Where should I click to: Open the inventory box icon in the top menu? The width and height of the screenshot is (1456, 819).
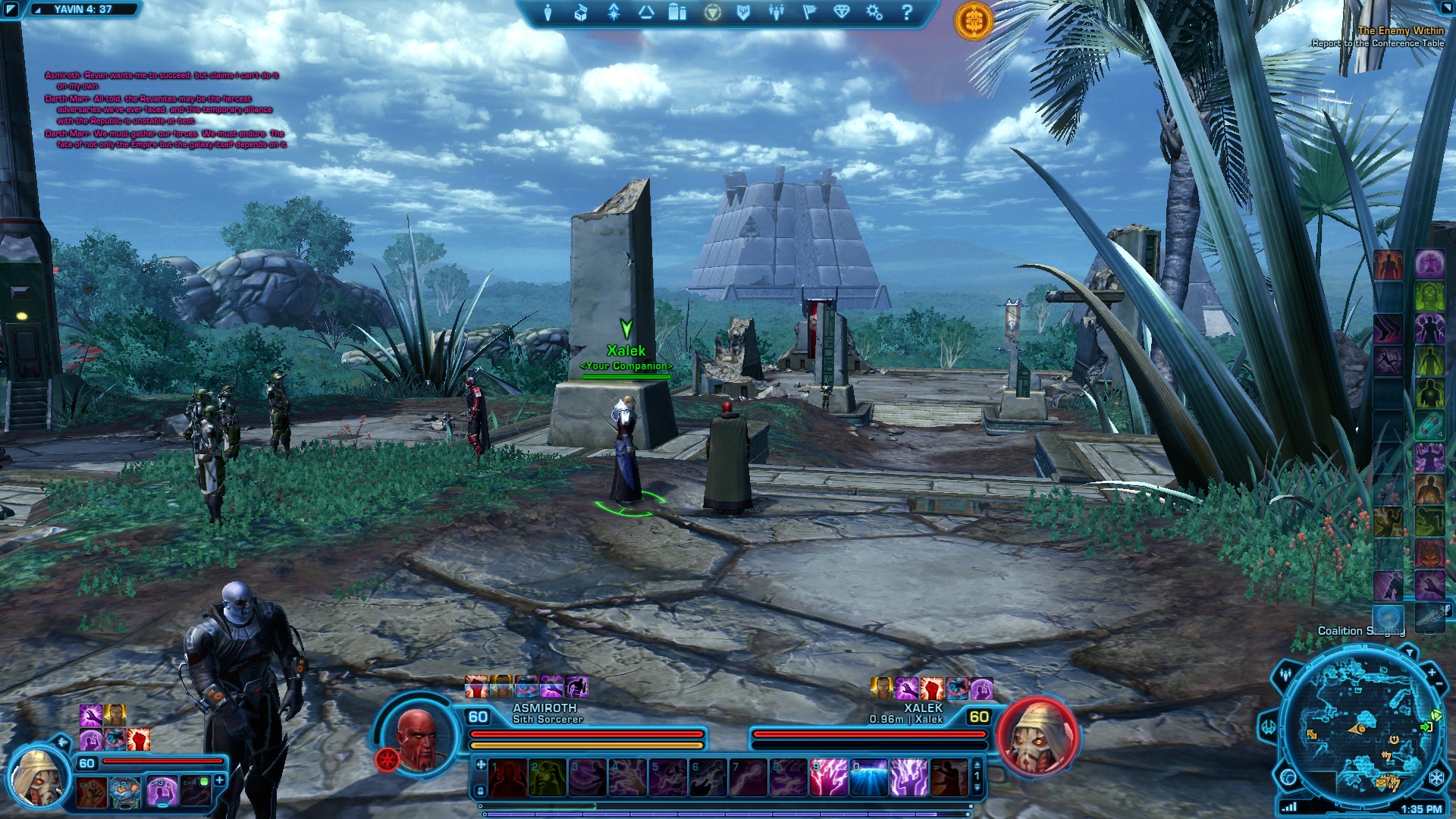click(581, 12)
